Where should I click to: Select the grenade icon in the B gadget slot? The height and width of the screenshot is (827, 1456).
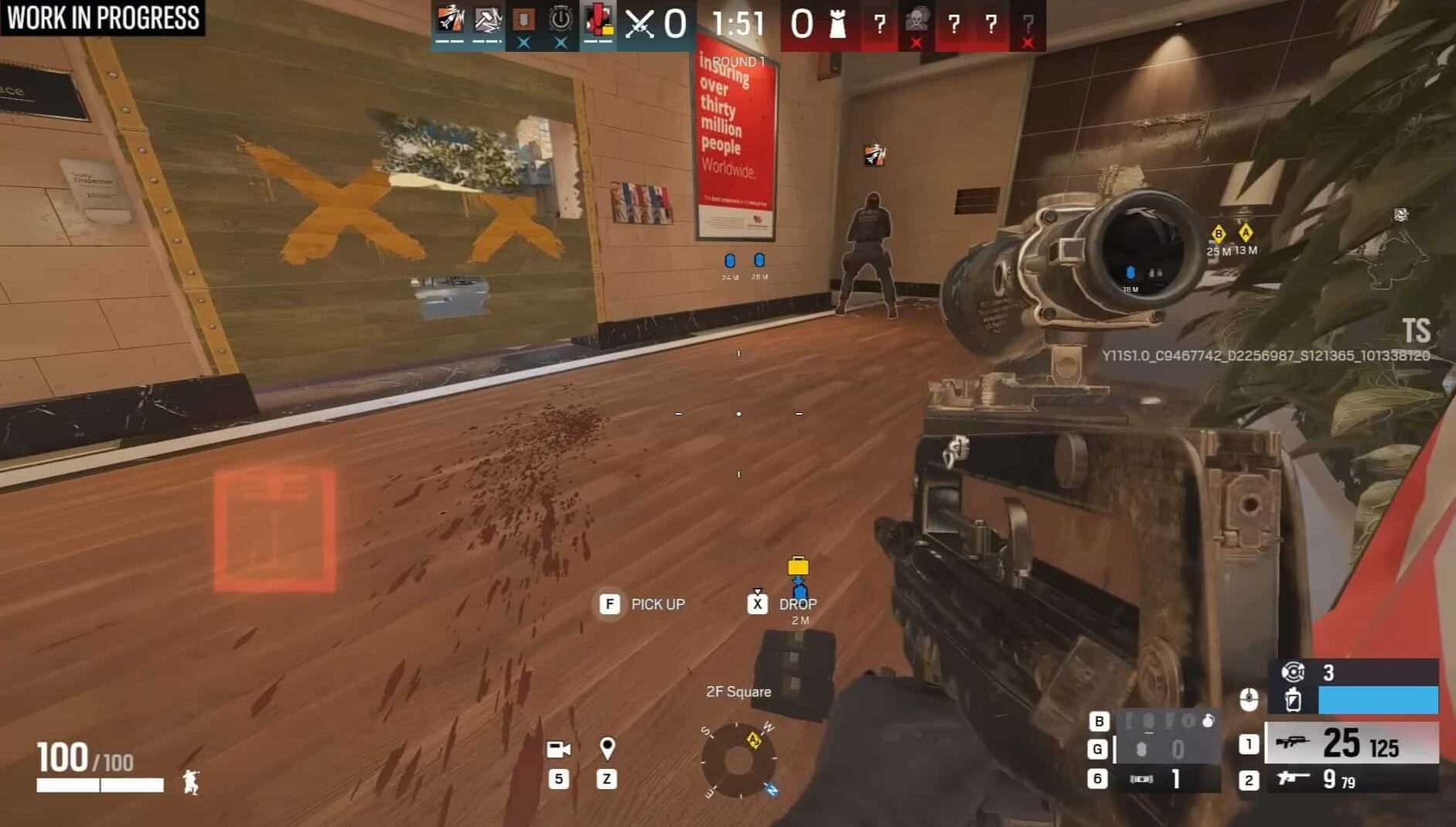[1208, 723]
